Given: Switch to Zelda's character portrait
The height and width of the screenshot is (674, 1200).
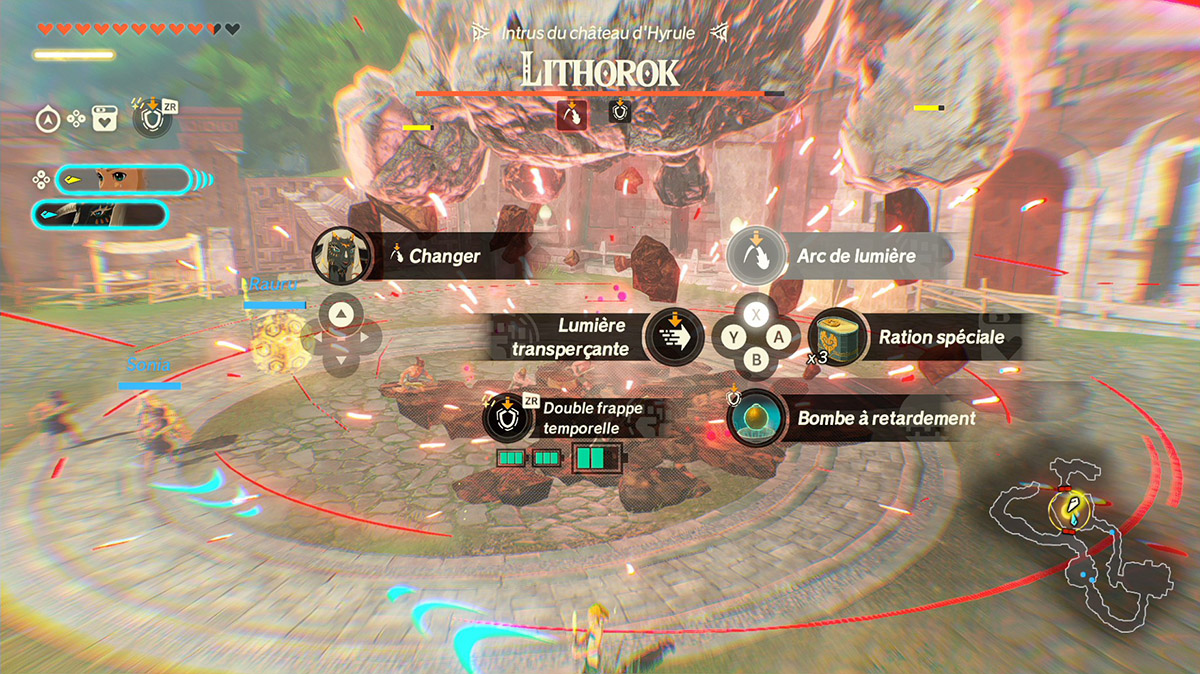Looking at the screenshot, I should [122, 180].
